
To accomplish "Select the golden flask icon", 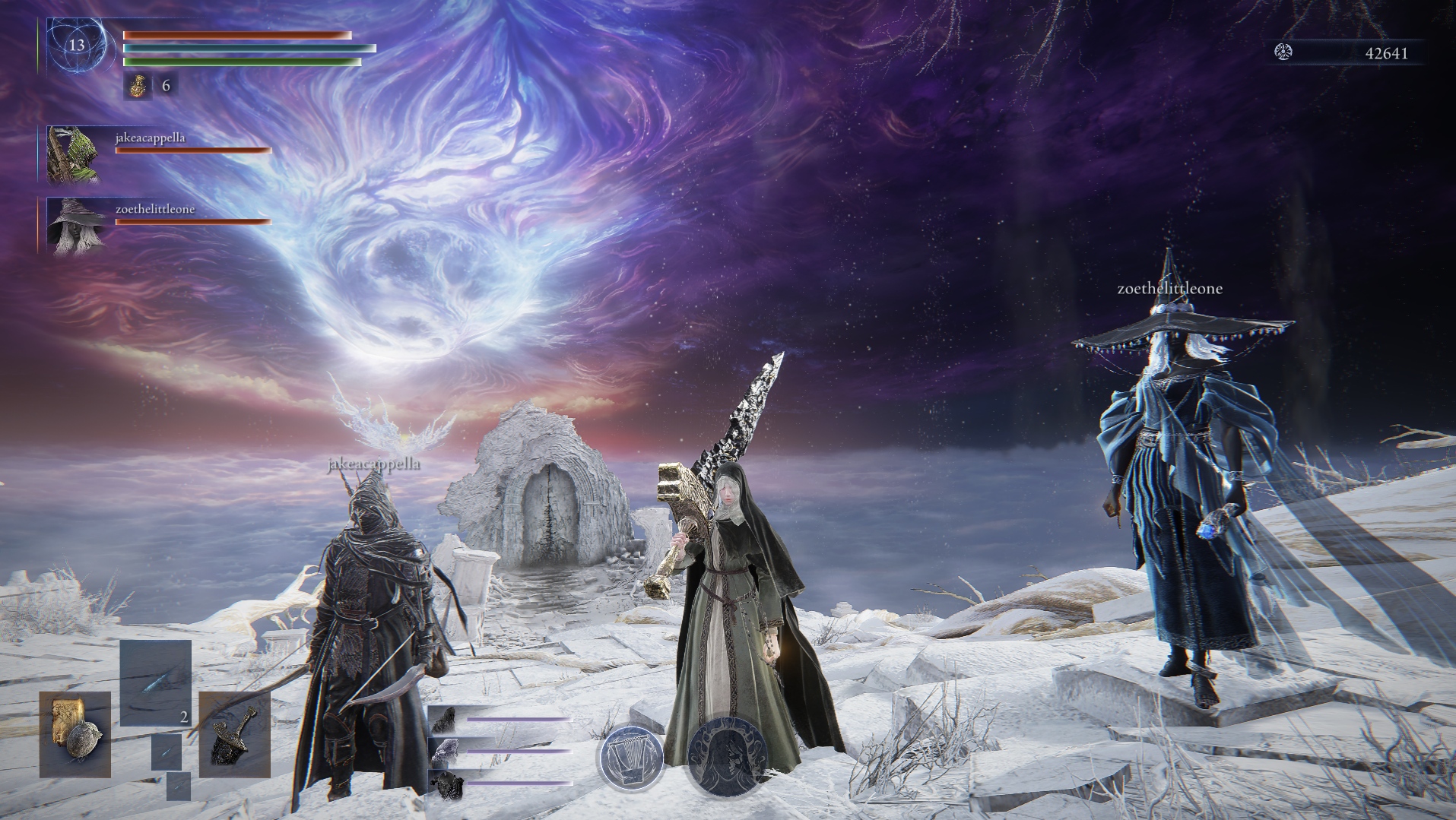I will pos(138,86).
